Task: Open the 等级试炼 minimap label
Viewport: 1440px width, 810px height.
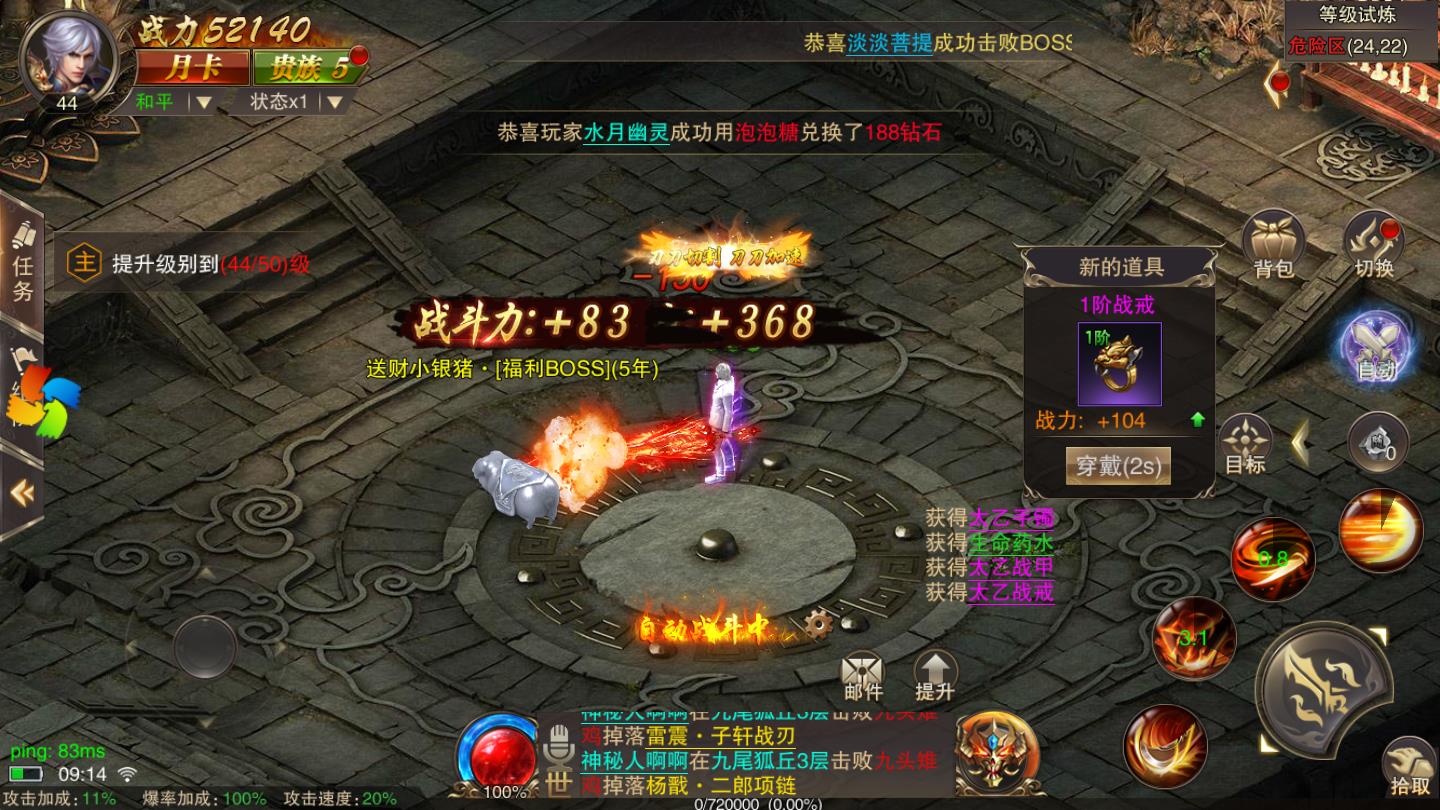Action: 1356,15
